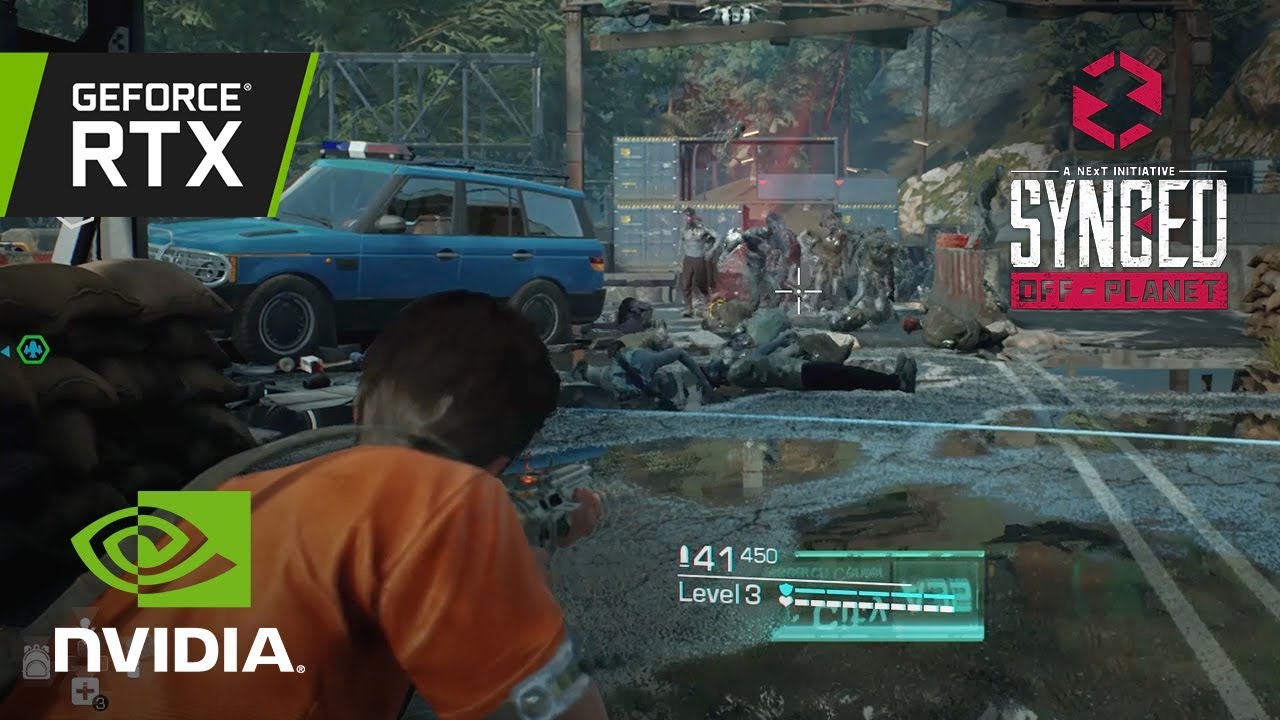Click the bullet icon beside the ammo counter
The width and height of the screenshot is (1280, 720).
pyautogui.click(x=685, y=556)
